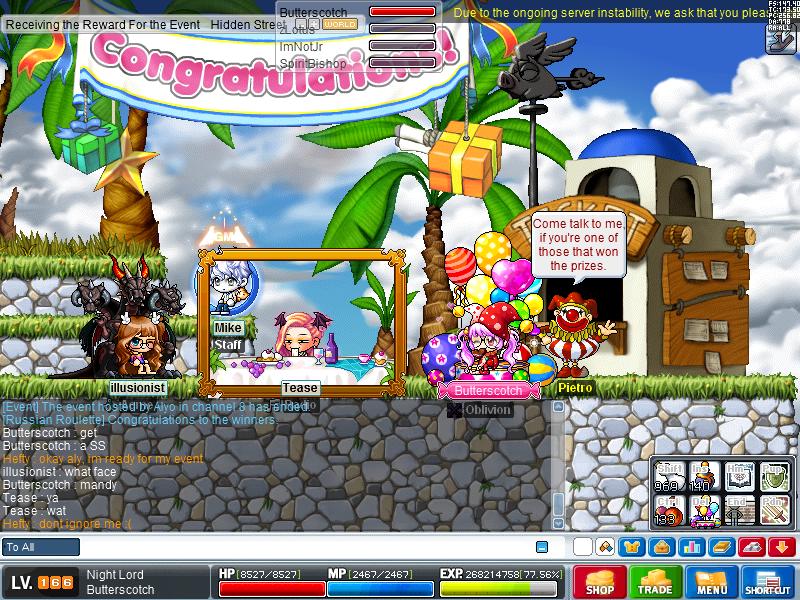Use the Ins quickslot item with 140

pos(705,477)
